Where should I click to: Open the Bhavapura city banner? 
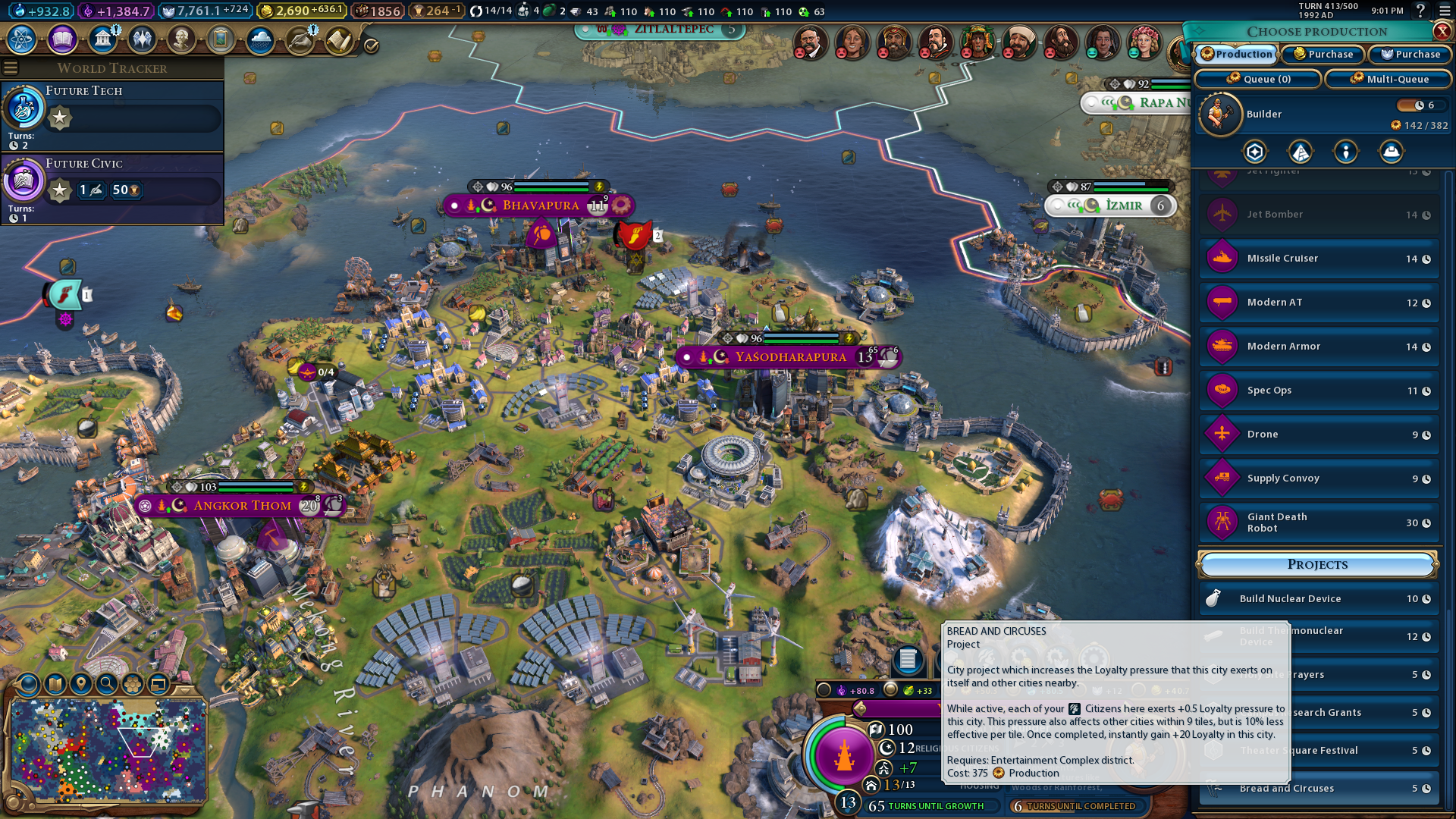[x=540, y=206]
